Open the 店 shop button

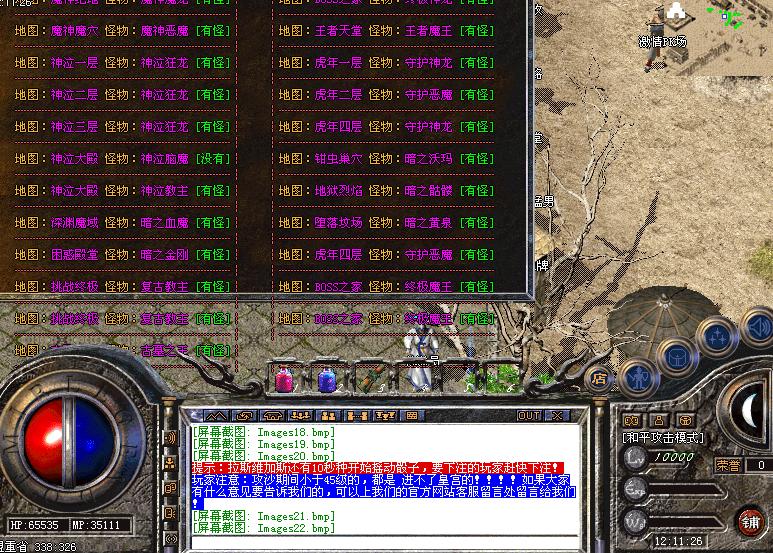point(598,378)
